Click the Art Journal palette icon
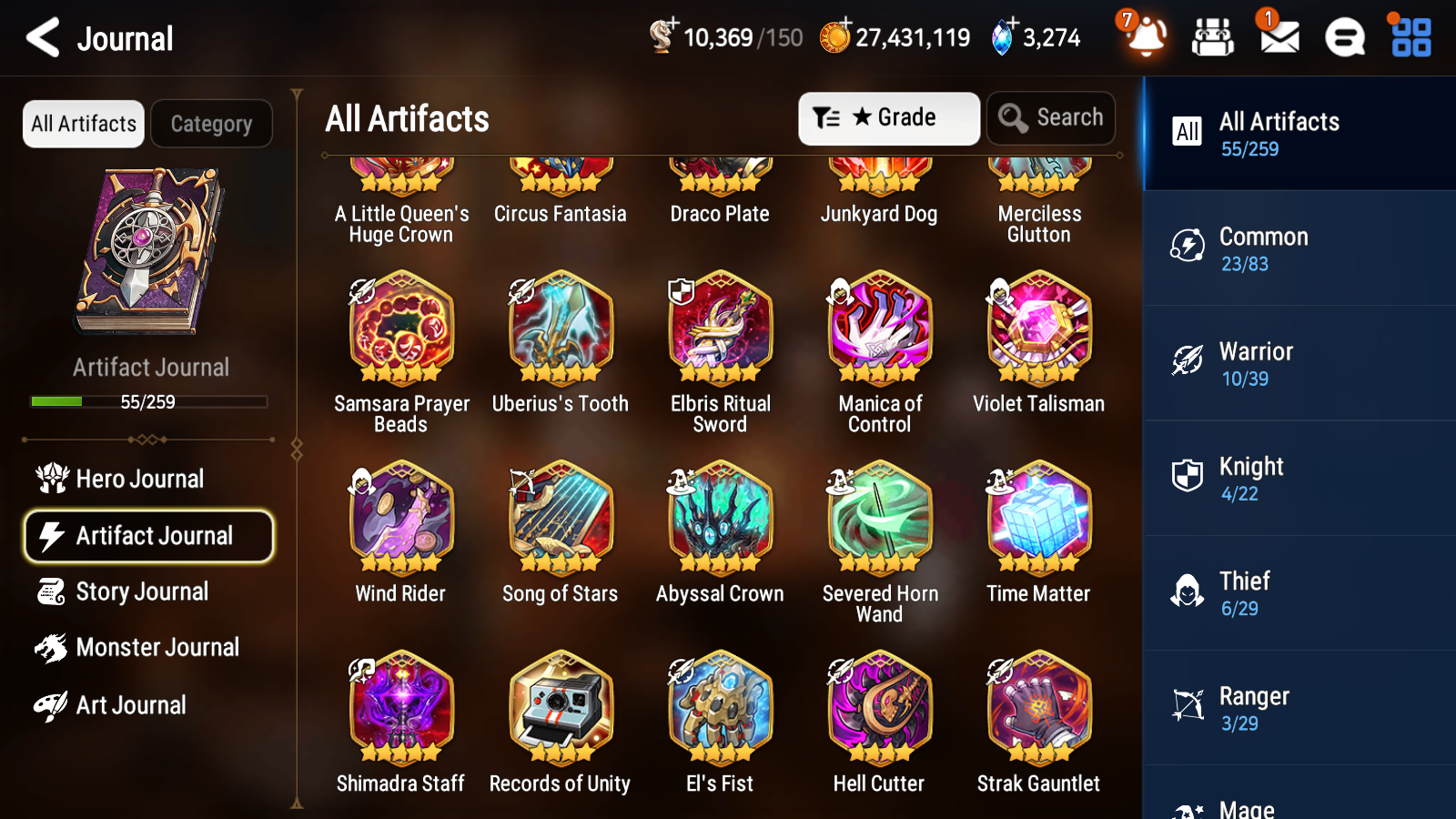 (52, 704)
